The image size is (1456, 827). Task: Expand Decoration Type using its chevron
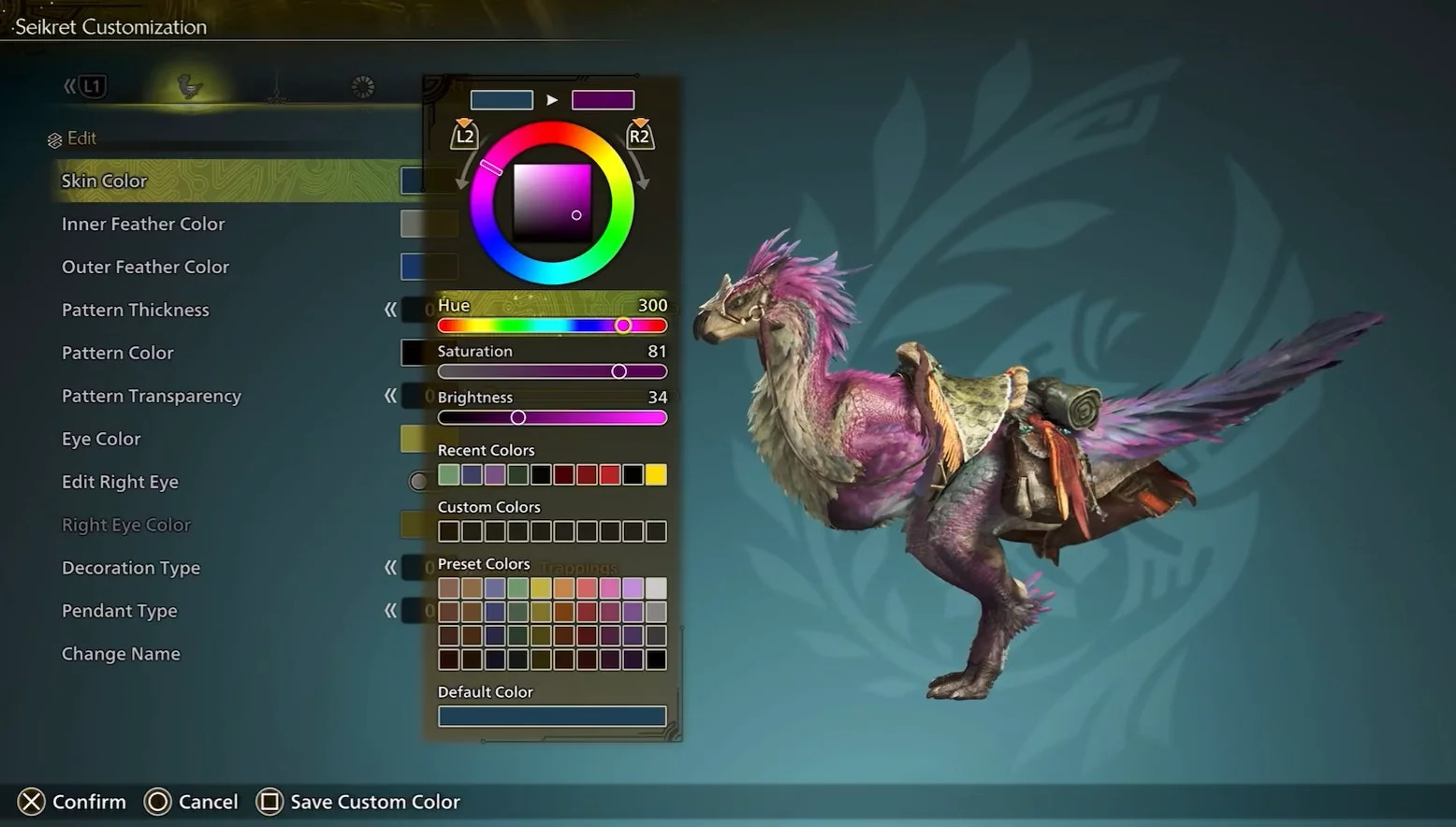click(x=390, y=567)
